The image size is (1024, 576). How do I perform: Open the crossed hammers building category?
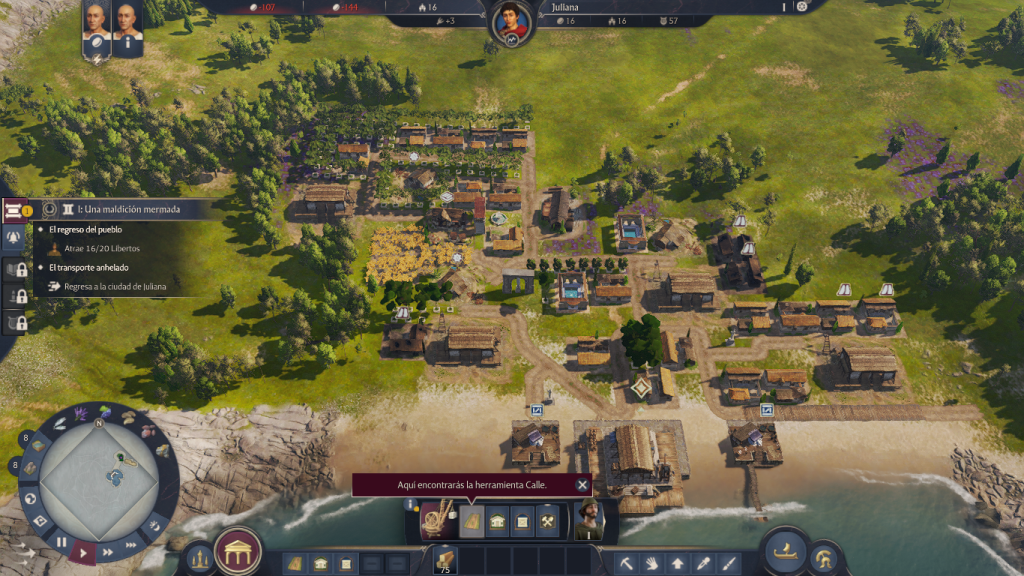point(547,521)
